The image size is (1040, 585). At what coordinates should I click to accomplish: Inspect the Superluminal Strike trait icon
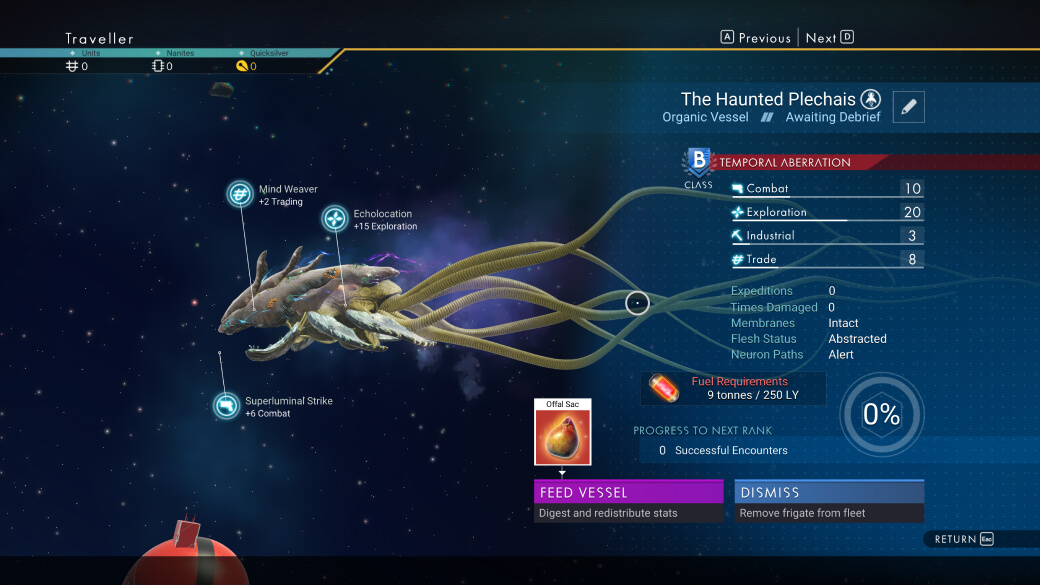(x=227, y=405)
